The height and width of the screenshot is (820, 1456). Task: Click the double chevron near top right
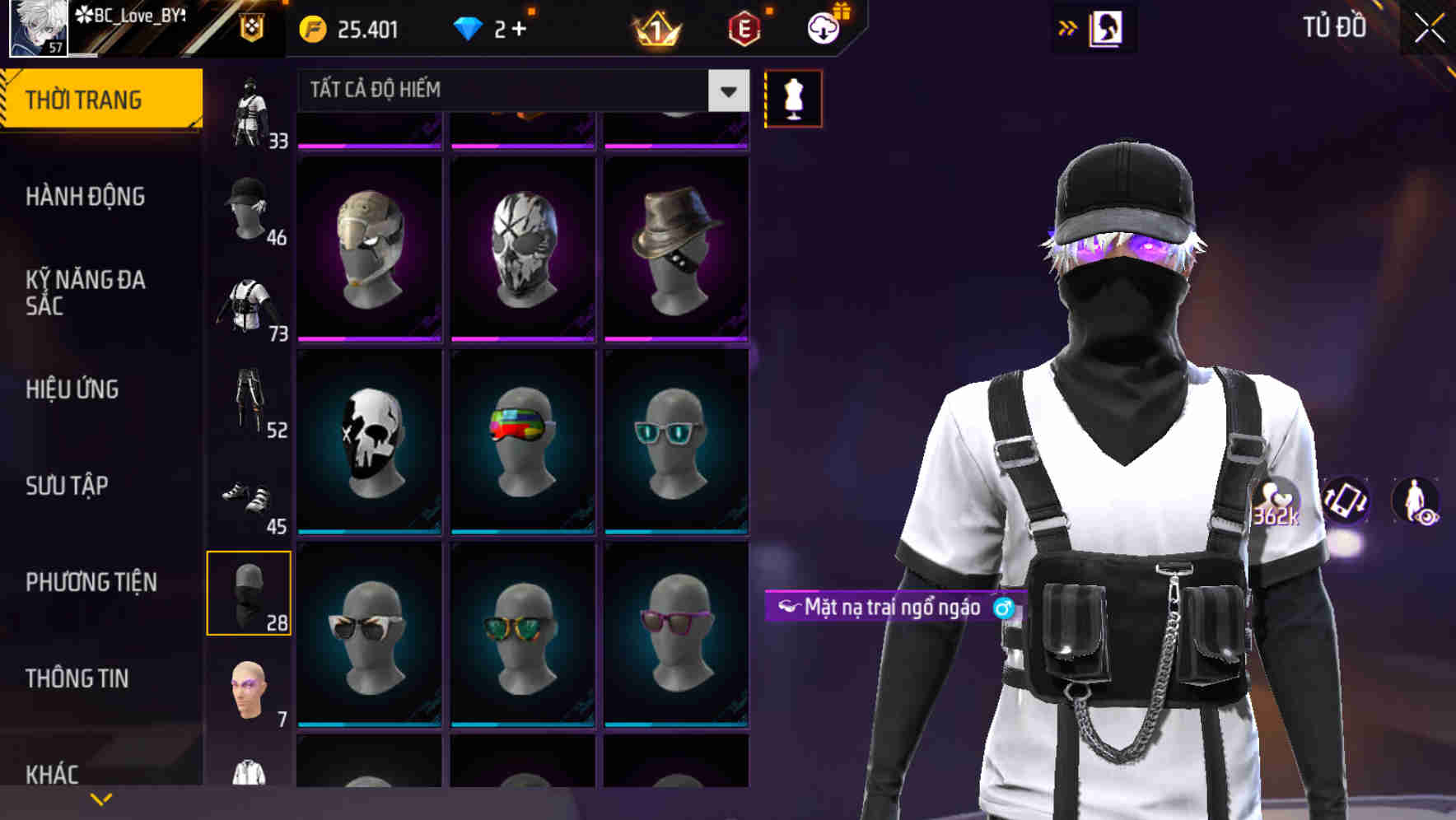(x=1068, y=27)
